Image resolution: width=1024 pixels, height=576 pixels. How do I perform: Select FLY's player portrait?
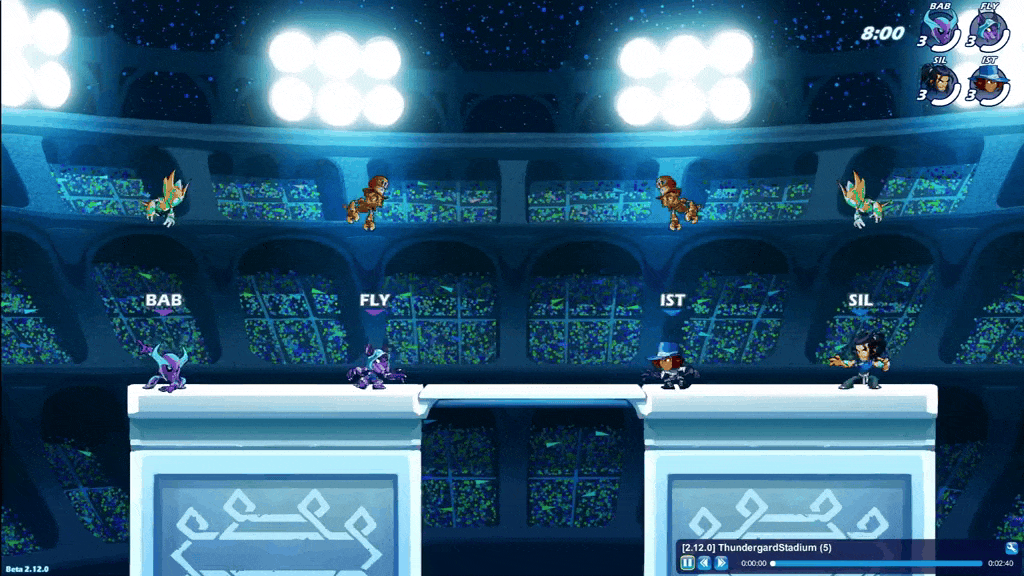point(988,29)
